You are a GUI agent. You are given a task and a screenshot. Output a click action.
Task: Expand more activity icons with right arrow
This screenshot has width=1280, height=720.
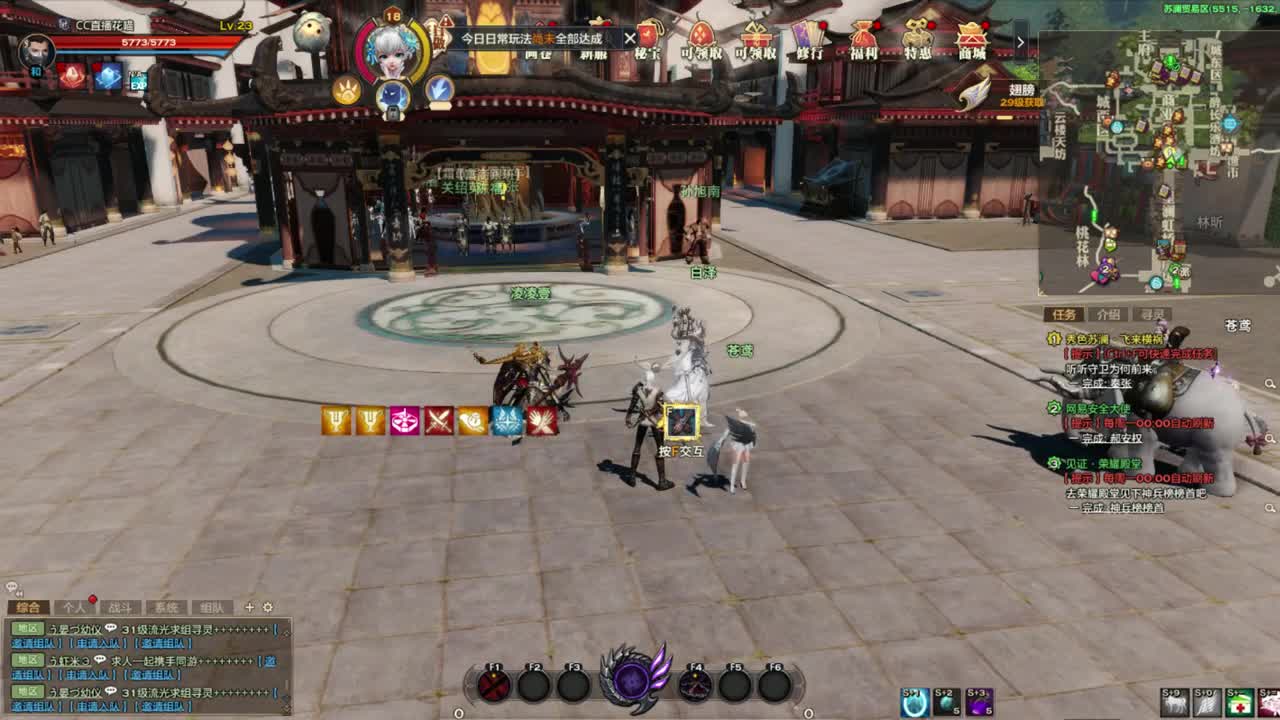(x=1019, y=41)
